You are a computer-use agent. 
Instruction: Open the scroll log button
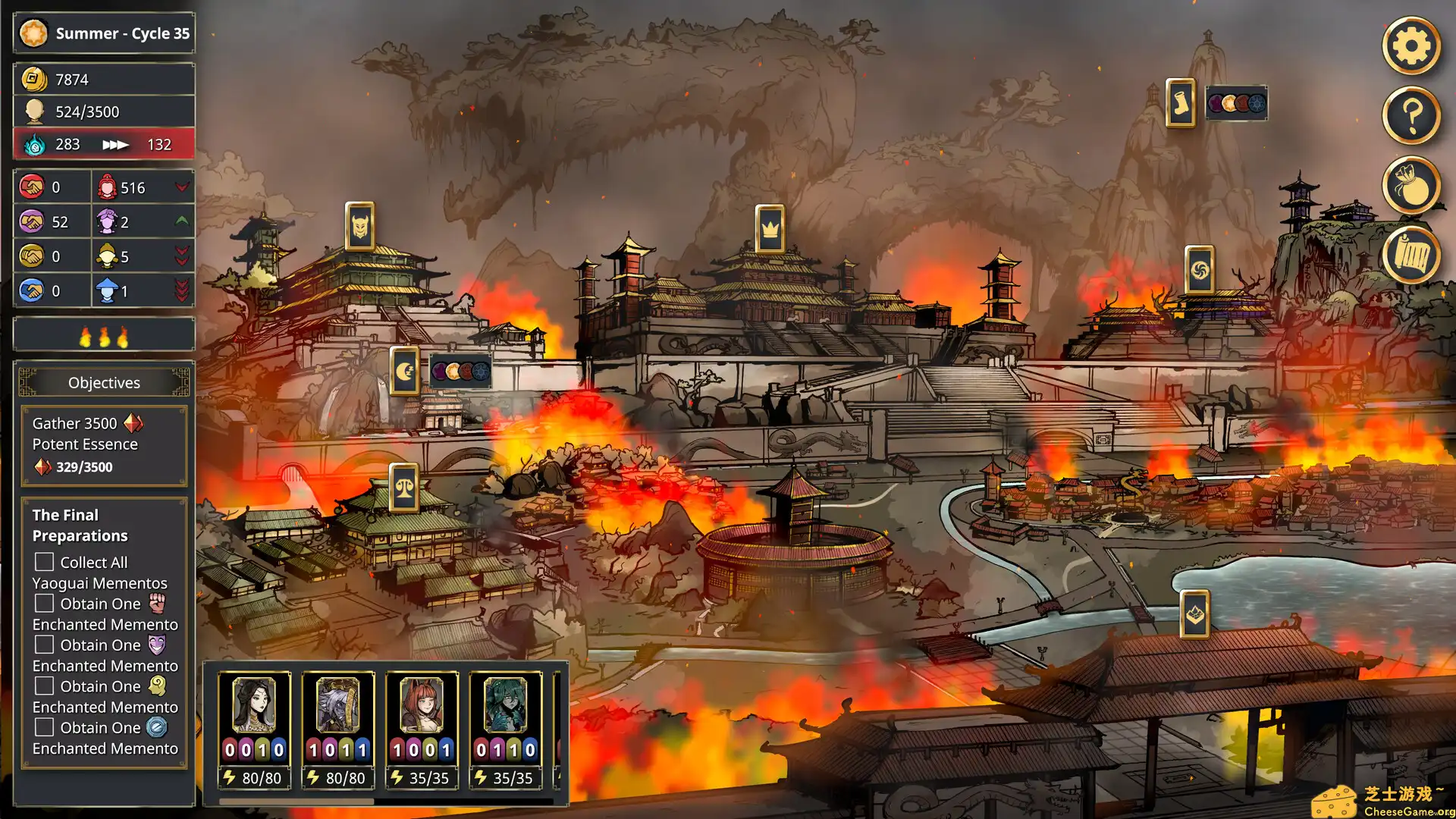1410,256
